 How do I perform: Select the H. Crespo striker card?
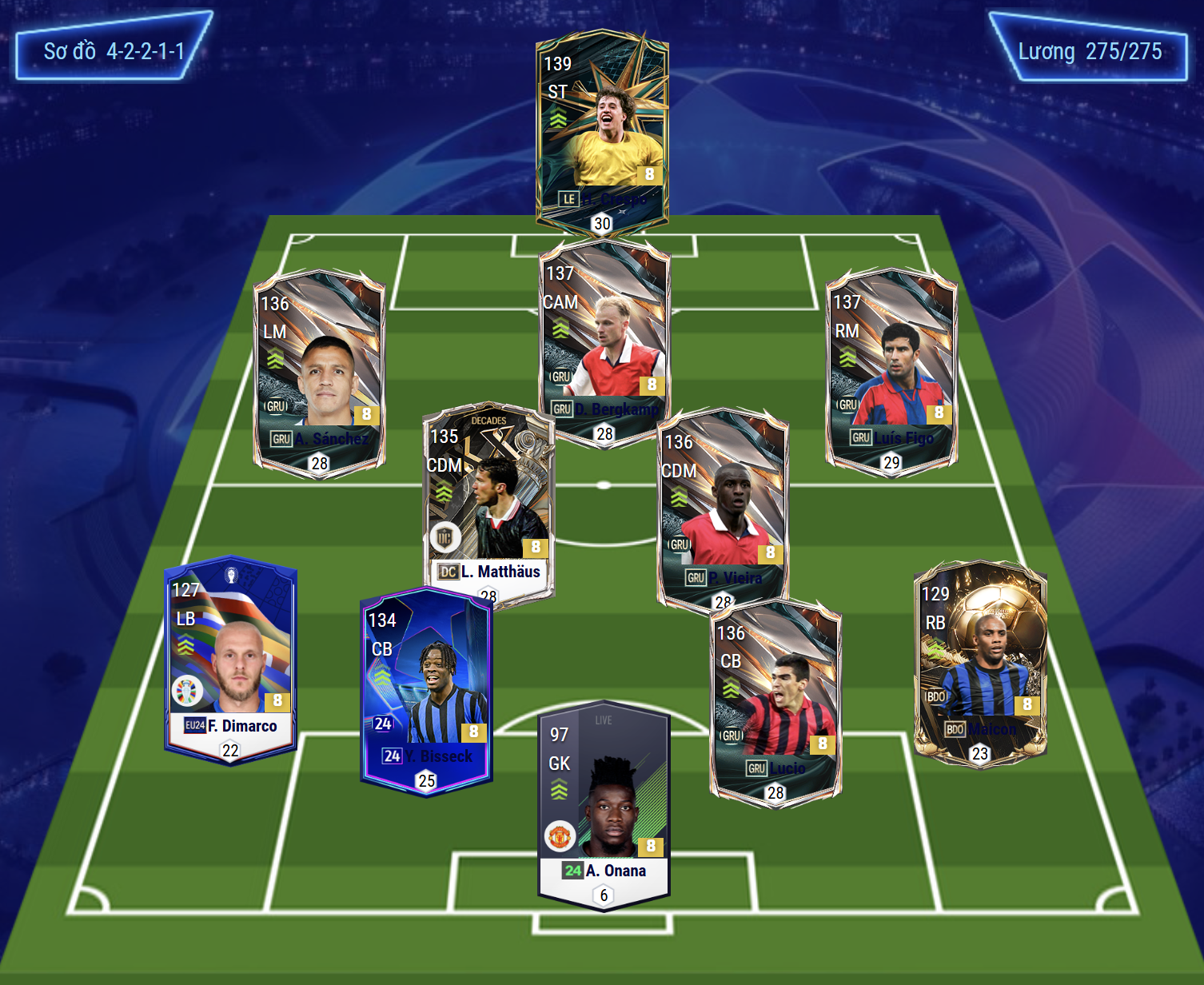(x=602, y=132)
